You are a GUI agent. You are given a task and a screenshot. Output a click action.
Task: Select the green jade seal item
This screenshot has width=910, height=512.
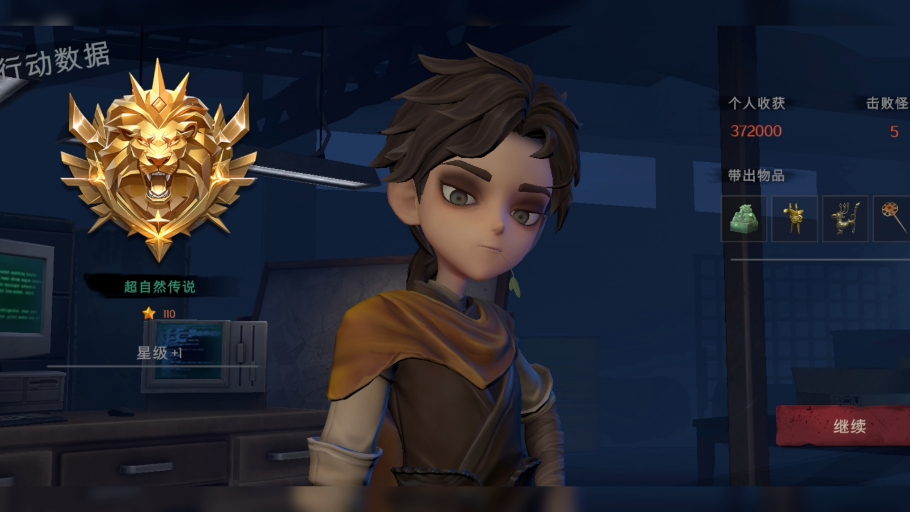click(744, 218)
